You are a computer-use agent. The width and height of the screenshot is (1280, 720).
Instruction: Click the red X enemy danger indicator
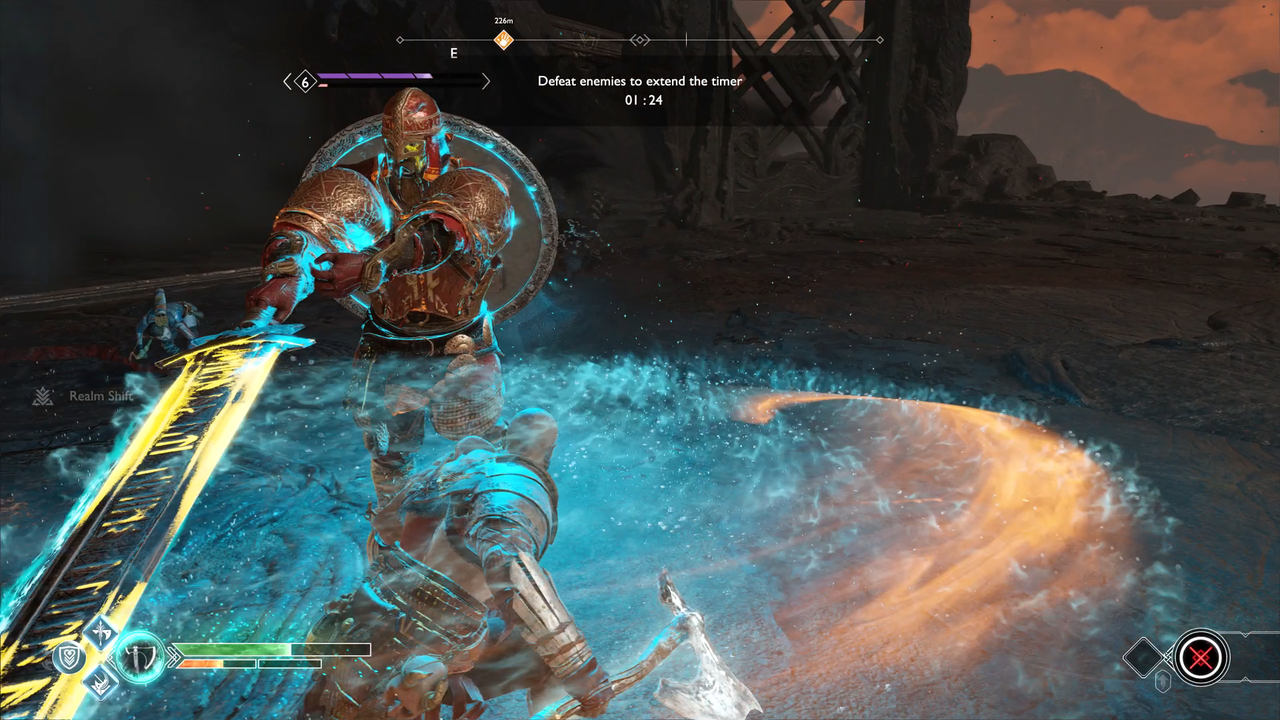pos(1200,658)
